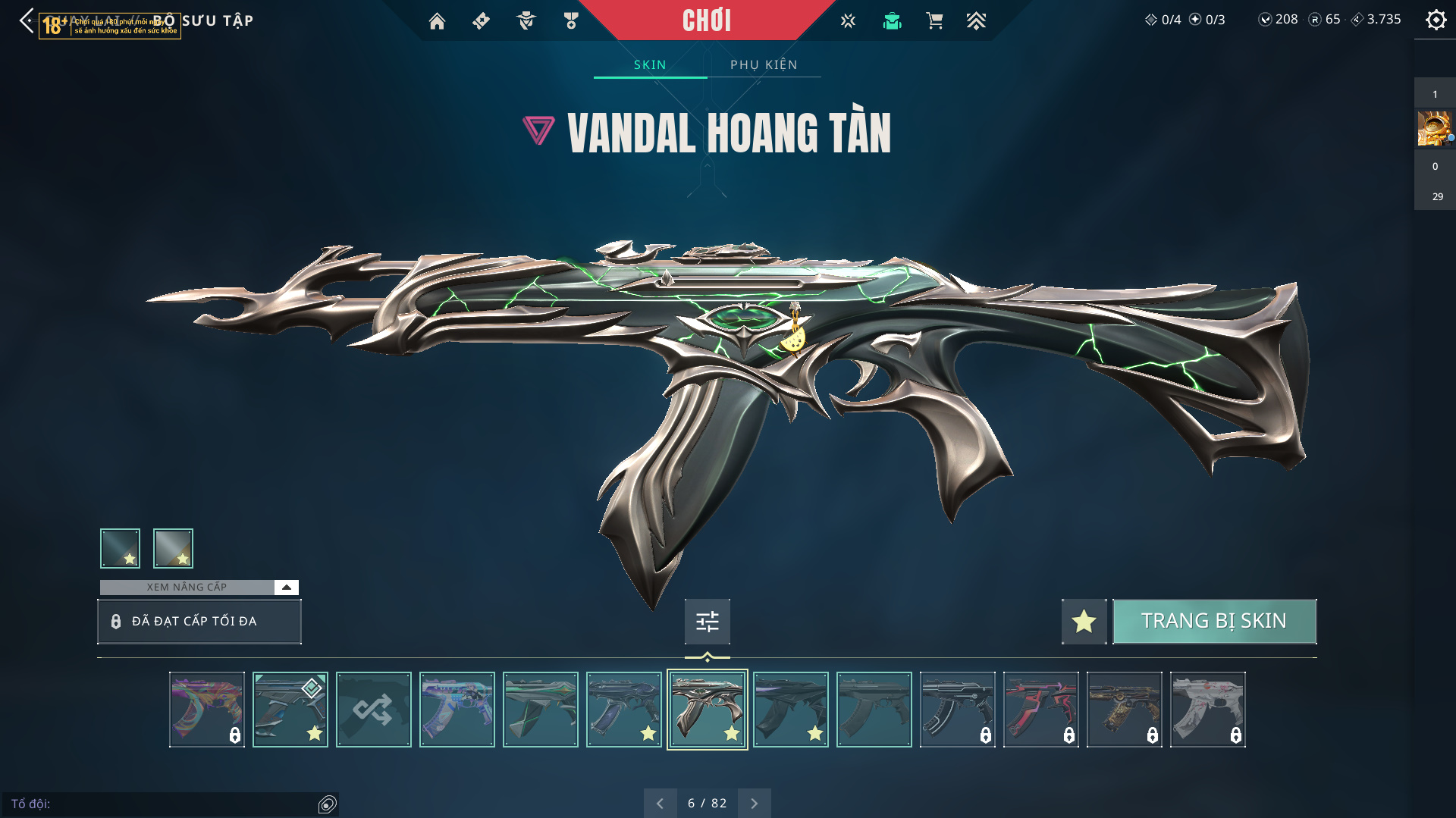
Task: Toggle the favorite star button
Action: [x=1084, y=621]
